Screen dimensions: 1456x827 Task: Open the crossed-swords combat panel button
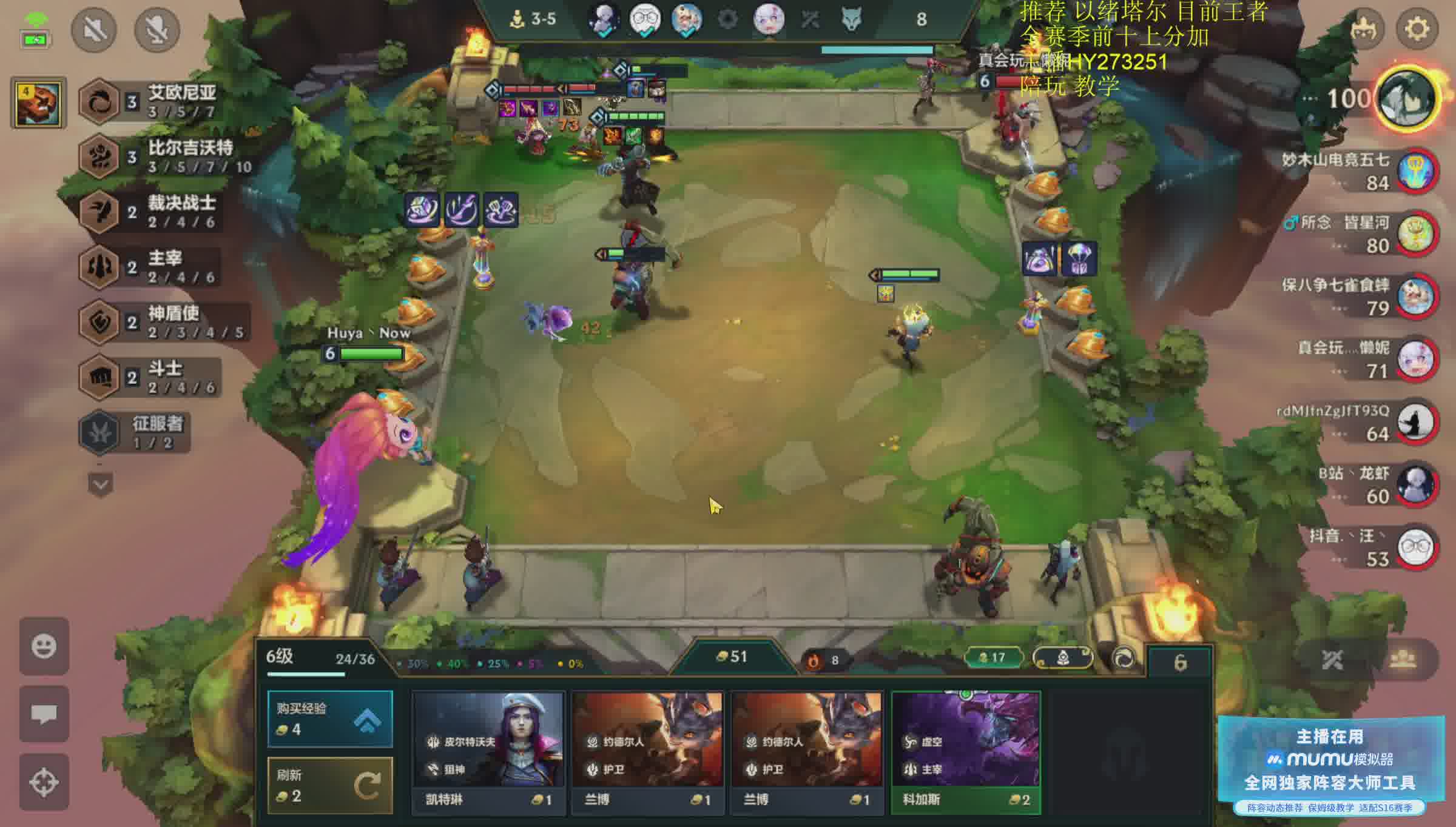pos(1332,660)
